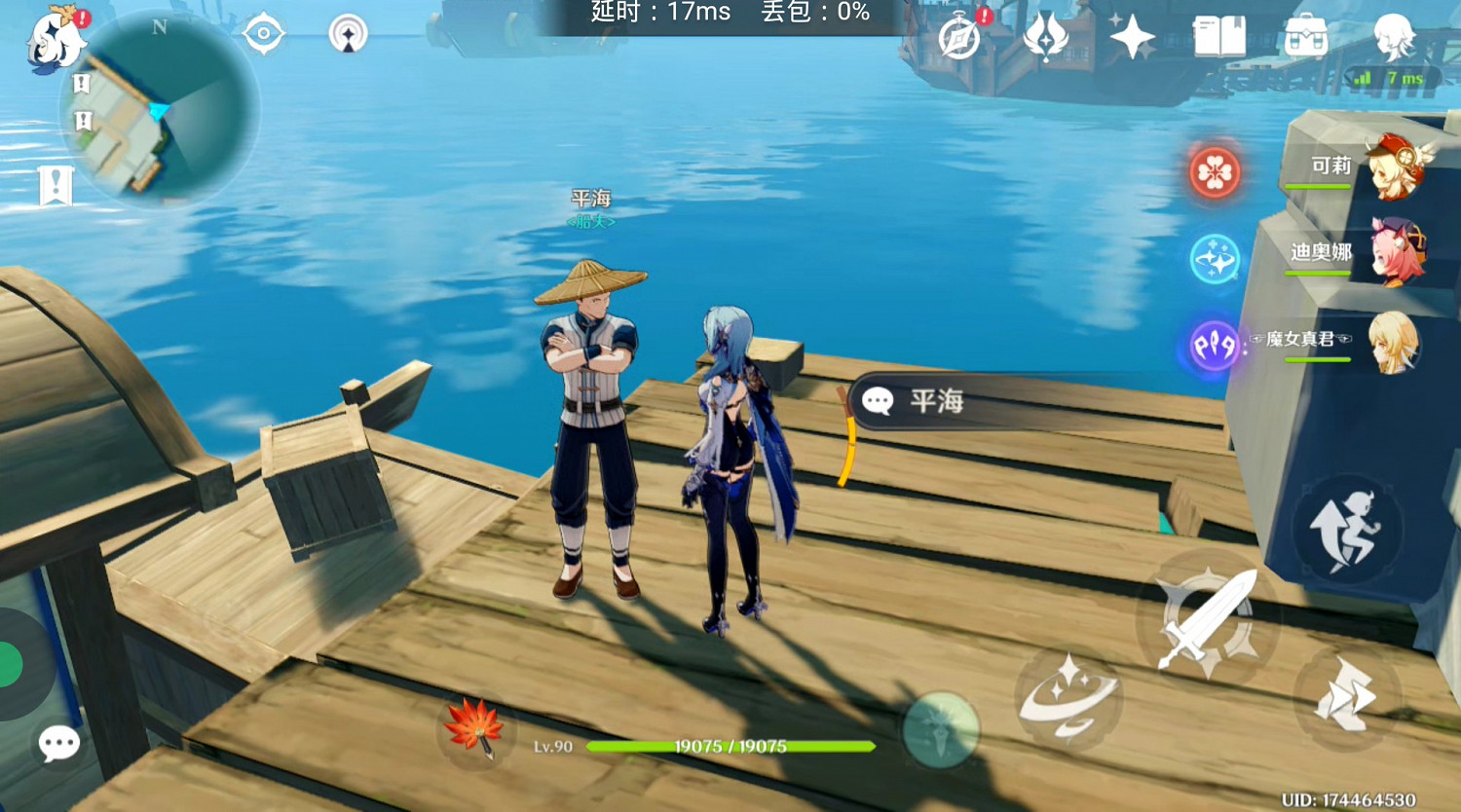Tap the green HP bar showing 19075/19075
The height and width of the screenshot is (812, 1461).
[x=730, y=745]
